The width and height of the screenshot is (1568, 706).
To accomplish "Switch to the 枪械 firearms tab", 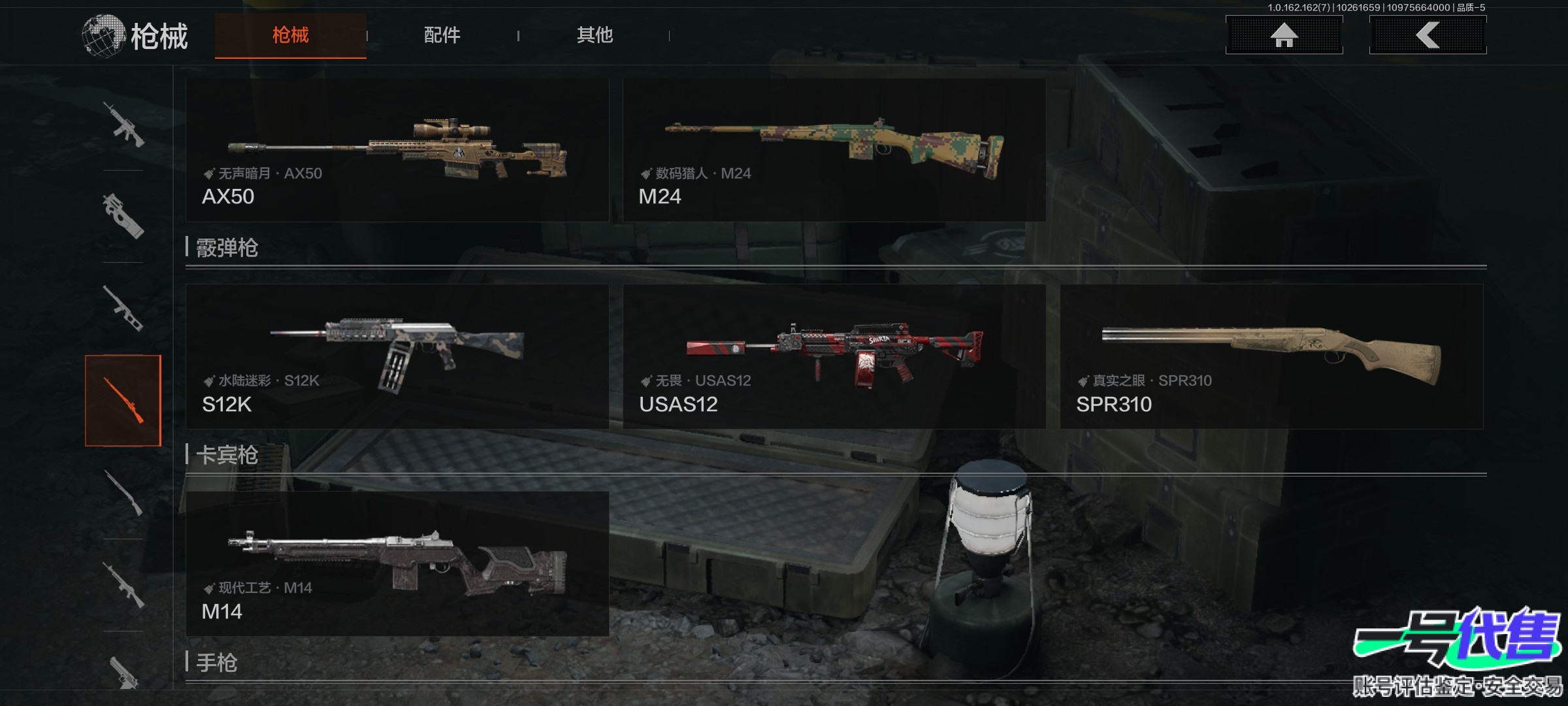I will (x=291, y=35).
